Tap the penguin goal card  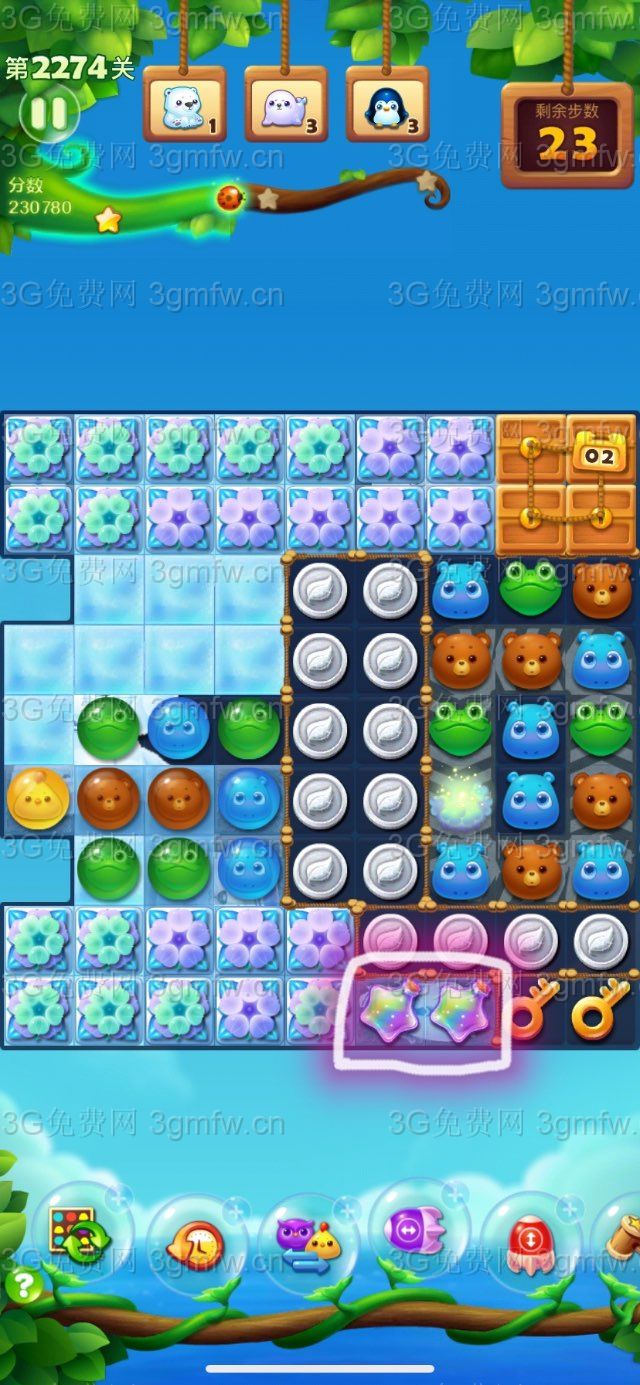387,105
